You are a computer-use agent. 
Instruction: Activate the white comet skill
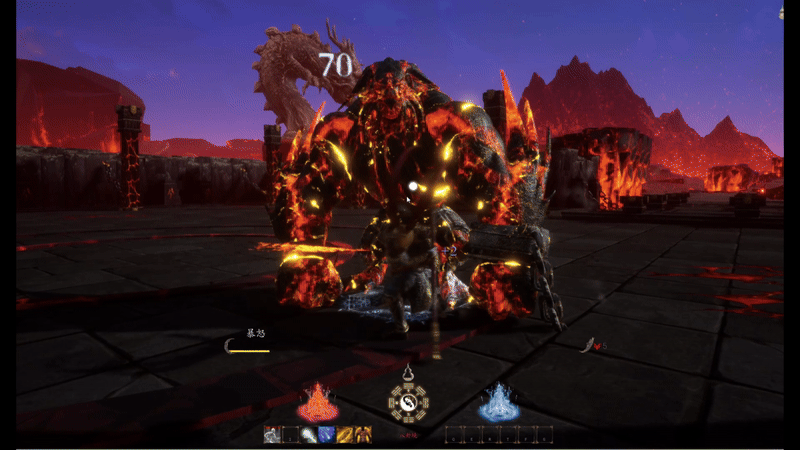309,434
